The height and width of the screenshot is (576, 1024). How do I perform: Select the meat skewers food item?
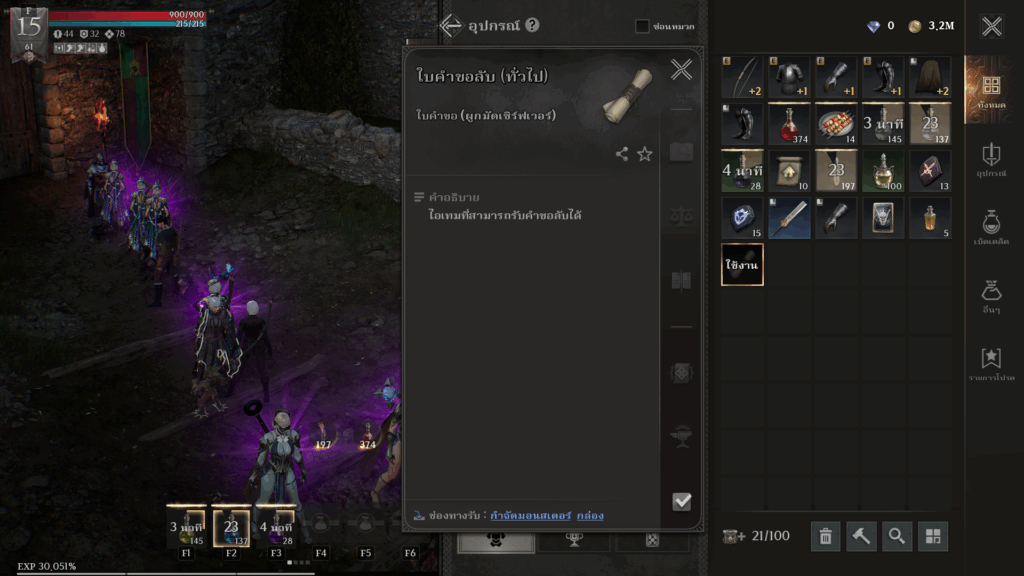pyautogui.click(x=836, y=124)
